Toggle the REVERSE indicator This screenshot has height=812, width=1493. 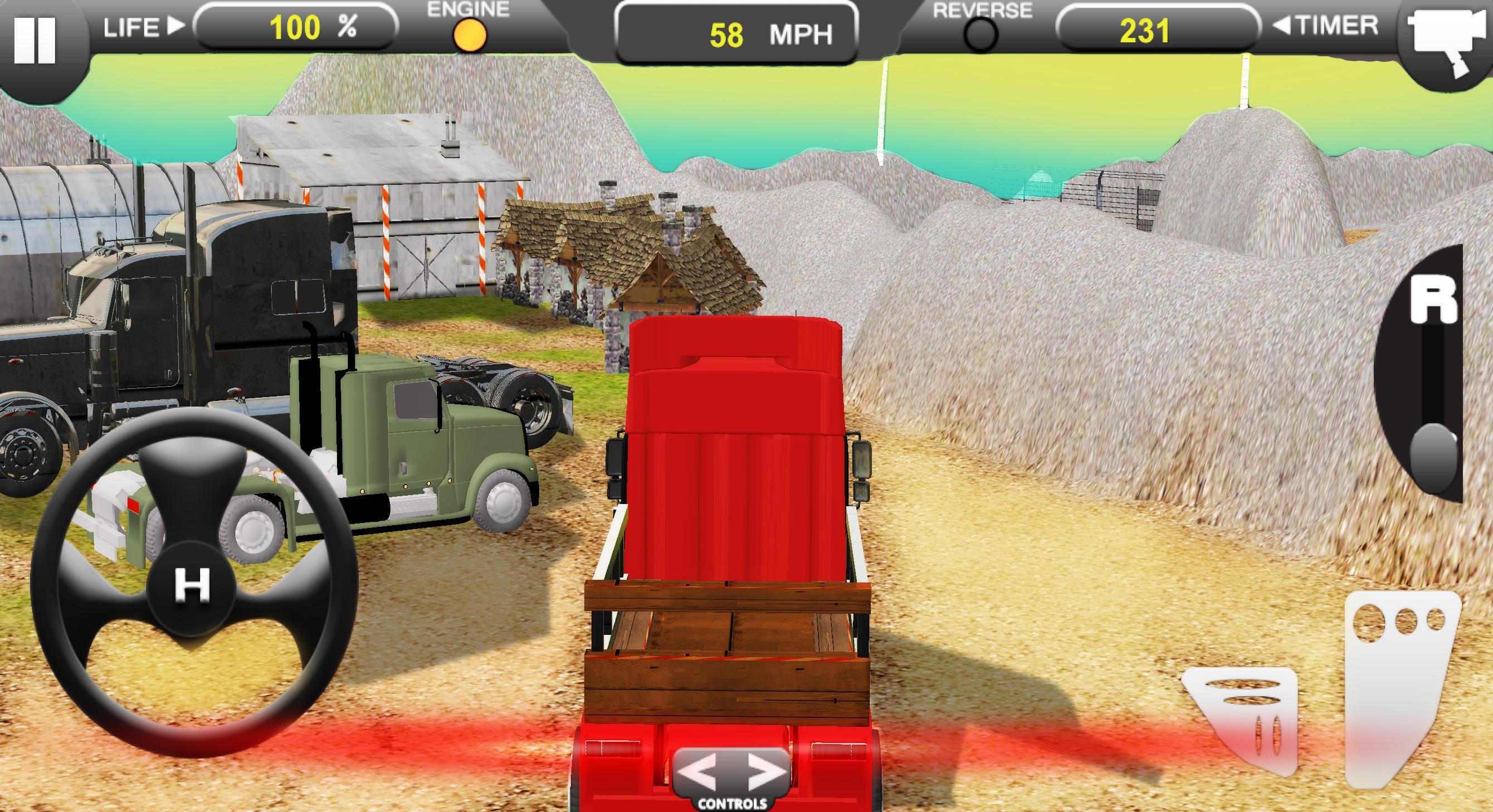click(982, 34)
